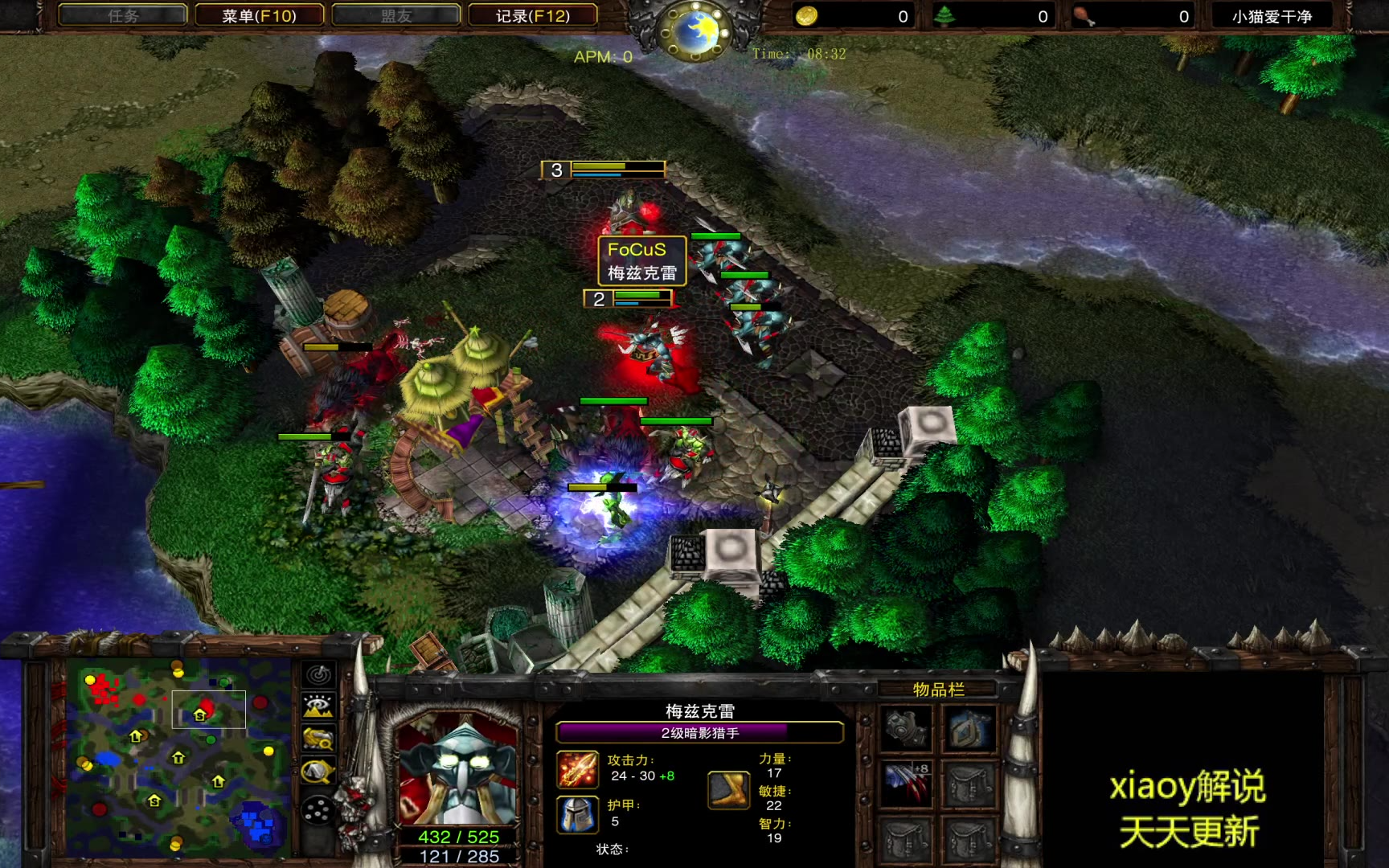Click the armor helmet icon
This screenshot has height=868, width=1389.
tap(578, 815)
